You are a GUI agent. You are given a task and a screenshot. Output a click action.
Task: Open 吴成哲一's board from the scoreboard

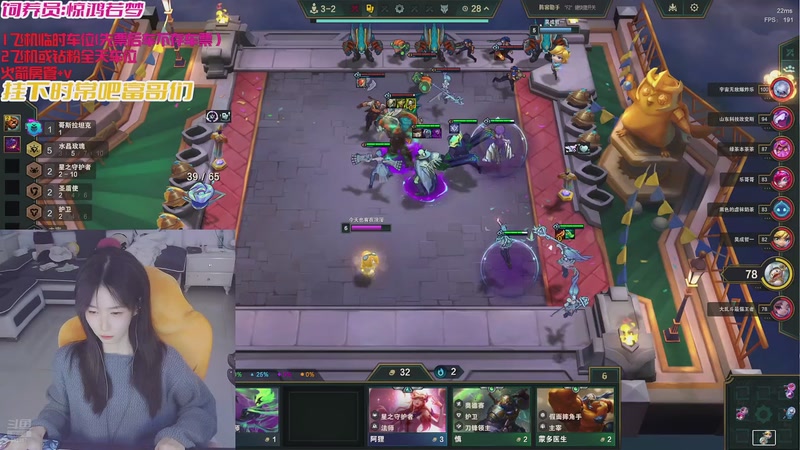[782, 239]
